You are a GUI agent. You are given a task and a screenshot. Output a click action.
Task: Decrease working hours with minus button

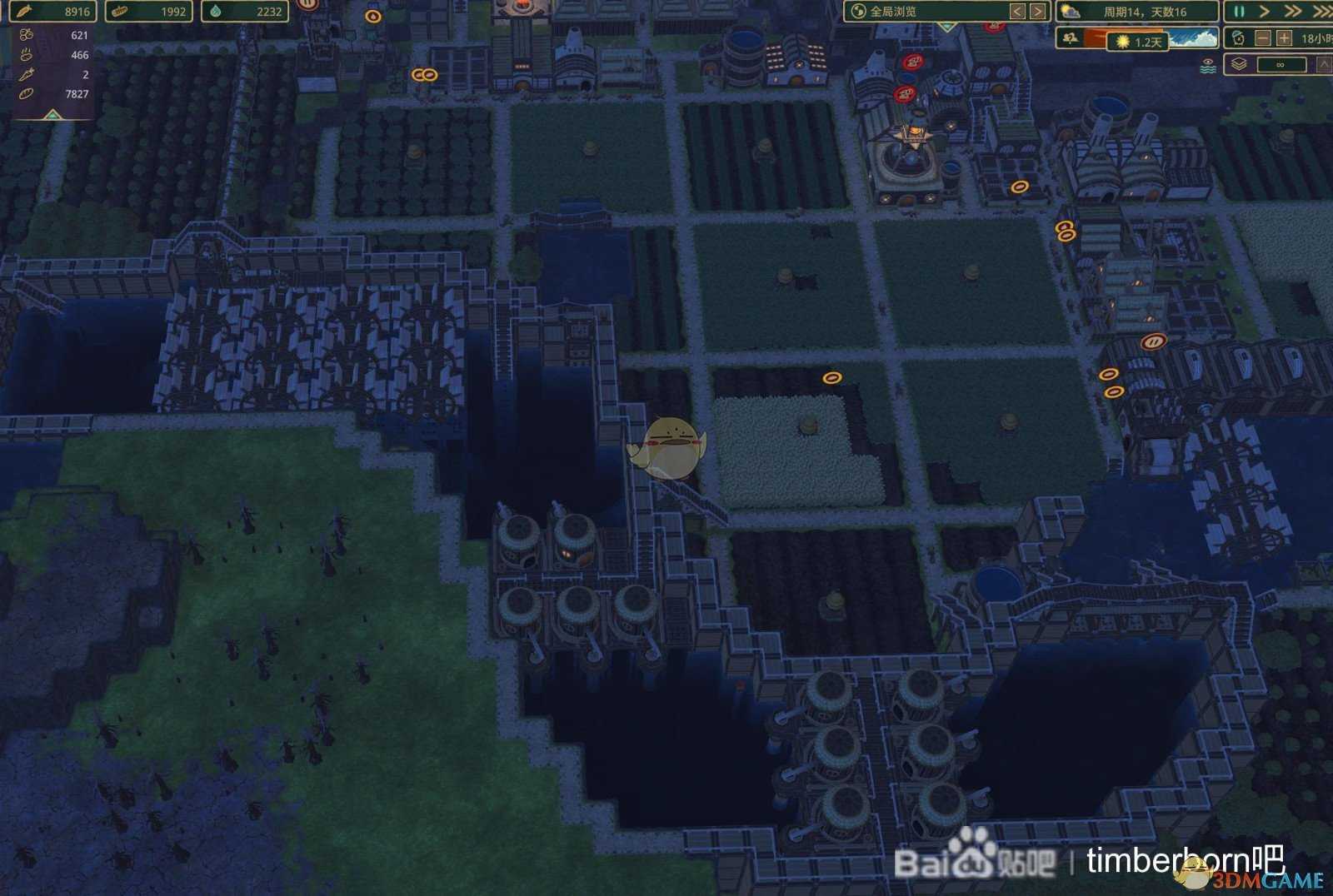pos(1263,38)
